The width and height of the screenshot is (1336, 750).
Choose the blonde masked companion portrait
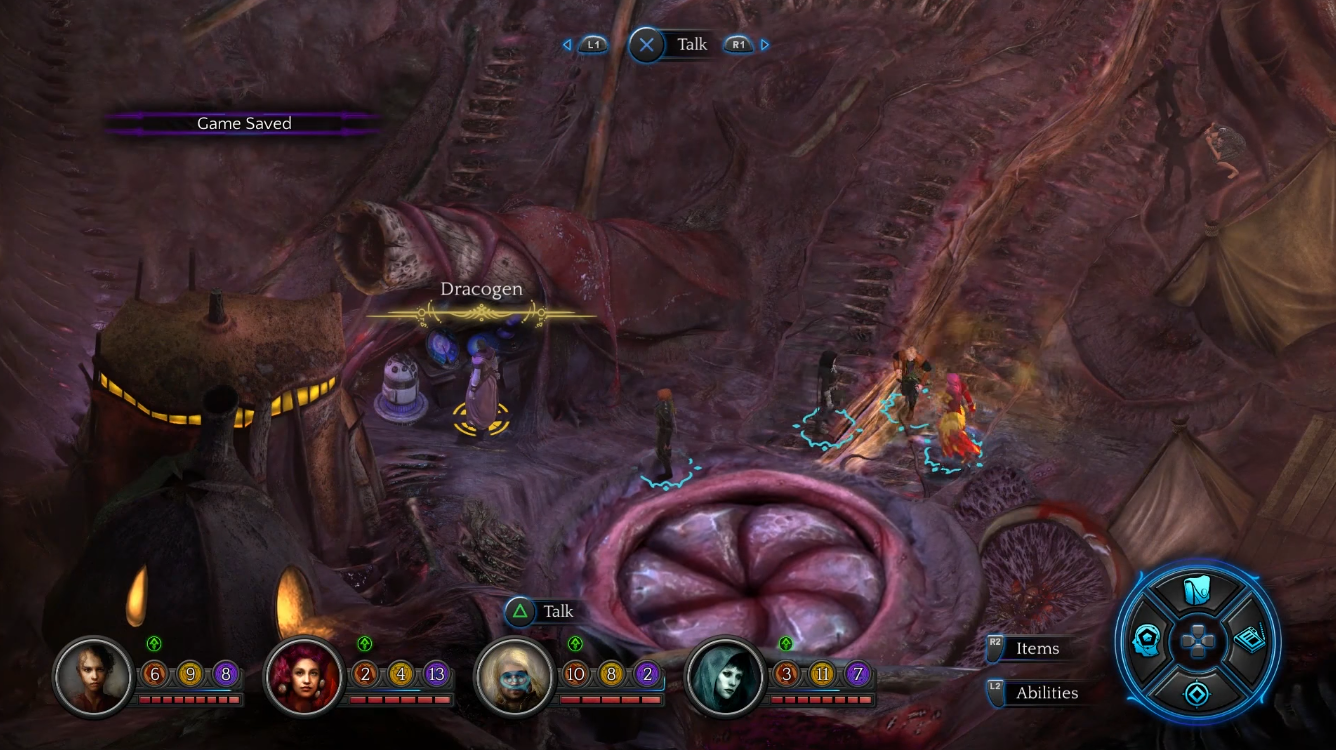(x=514, y=677)
